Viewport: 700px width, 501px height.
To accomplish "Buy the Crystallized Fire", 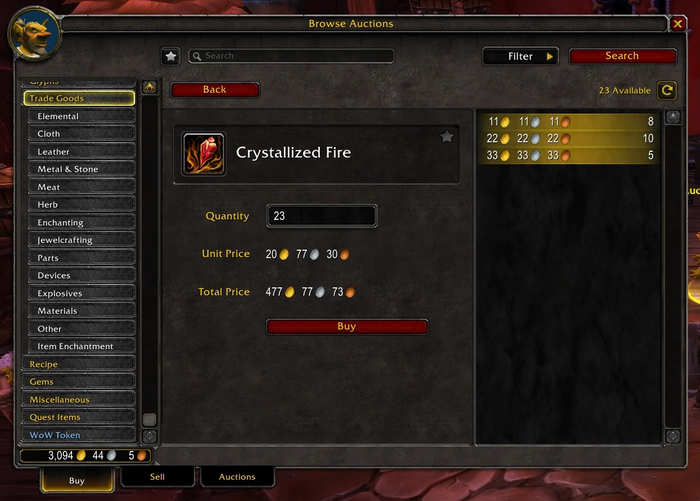I will coord(346,327).
